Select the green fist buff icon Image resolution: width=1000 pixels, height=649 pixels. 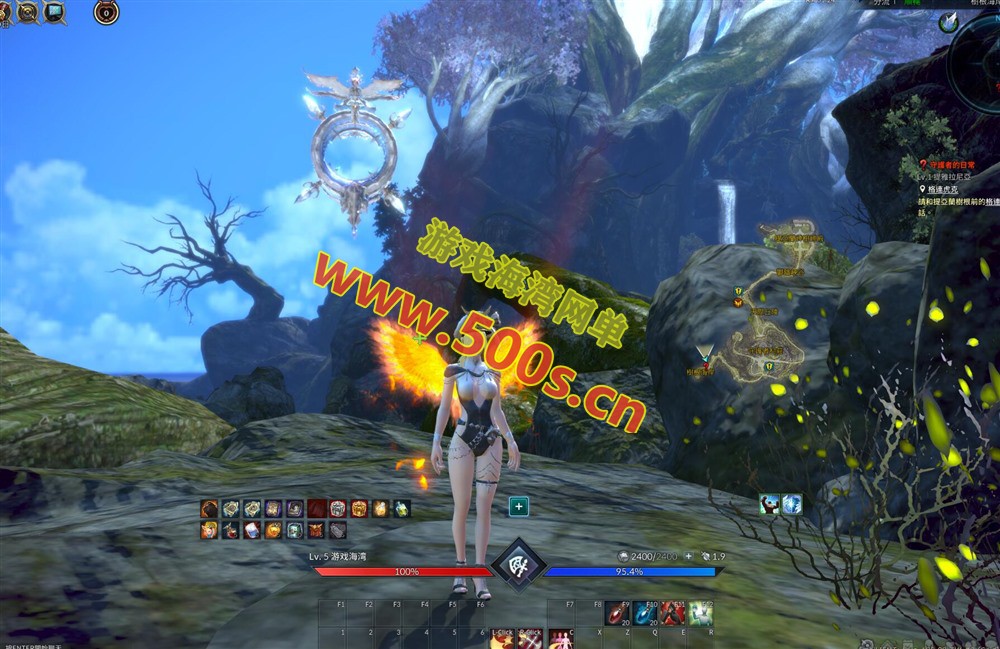[x=769, y=505]
